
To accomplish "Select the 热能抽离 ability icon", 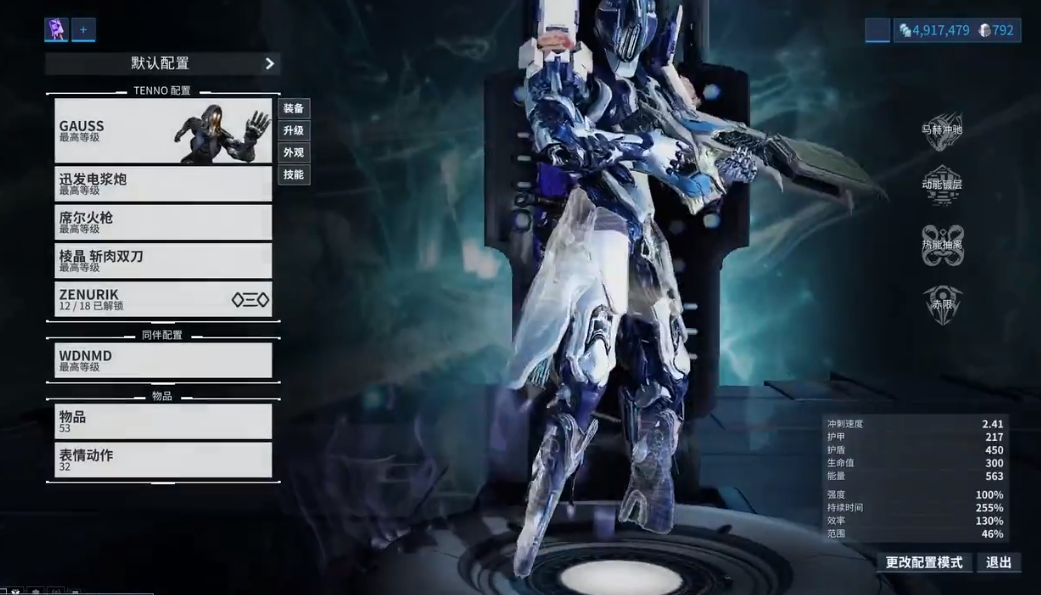I will [941, 245].
